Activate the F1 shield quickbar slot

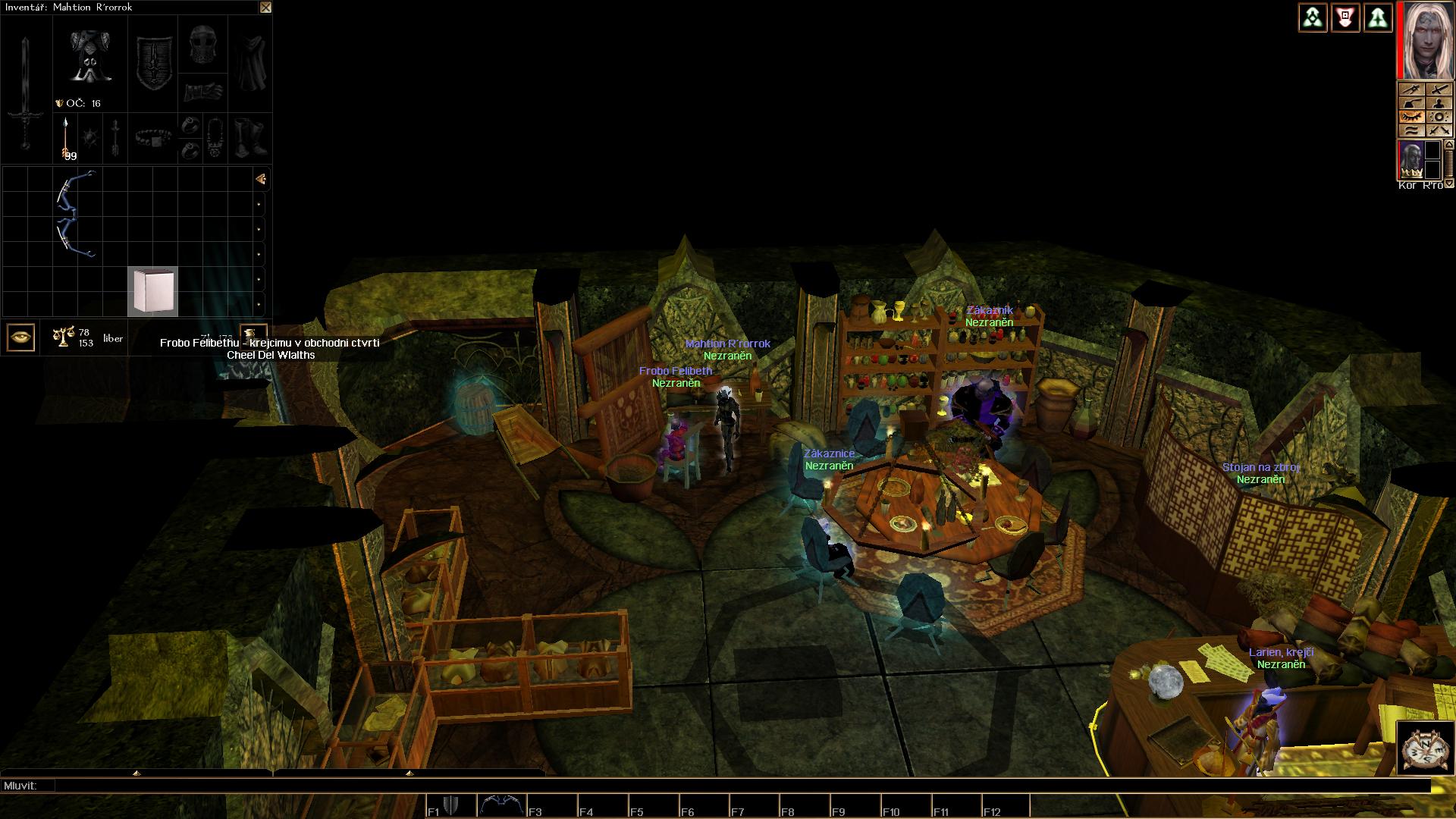point(452,805)
